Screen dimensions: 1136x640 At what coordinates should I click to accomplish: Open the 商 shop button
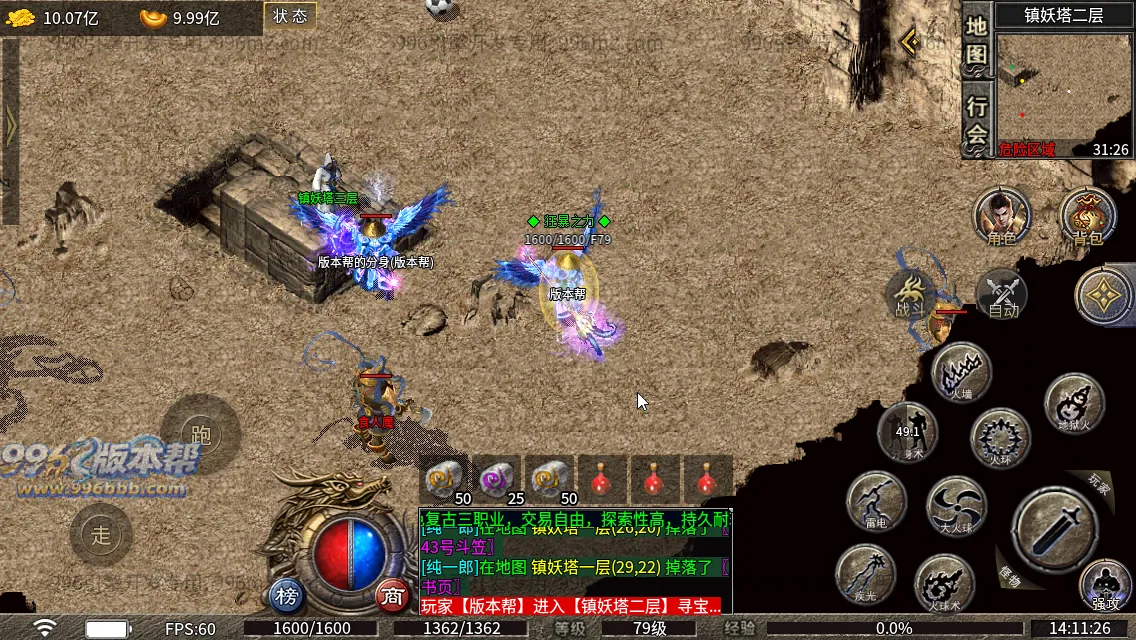point(393,596)
